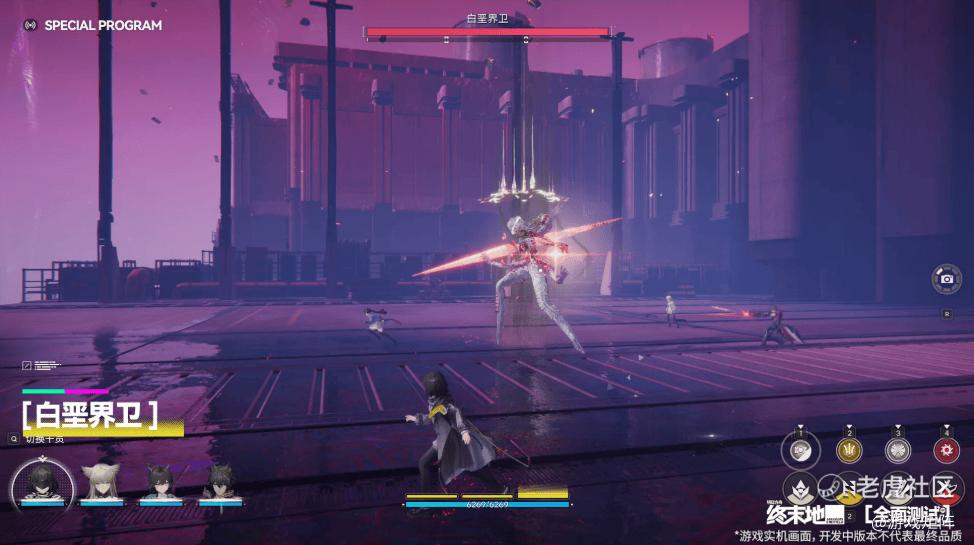Screen dimensions: 974x545
Task: Switch to the white-haired fox-eared operator
Action: [x=101, y=483]
